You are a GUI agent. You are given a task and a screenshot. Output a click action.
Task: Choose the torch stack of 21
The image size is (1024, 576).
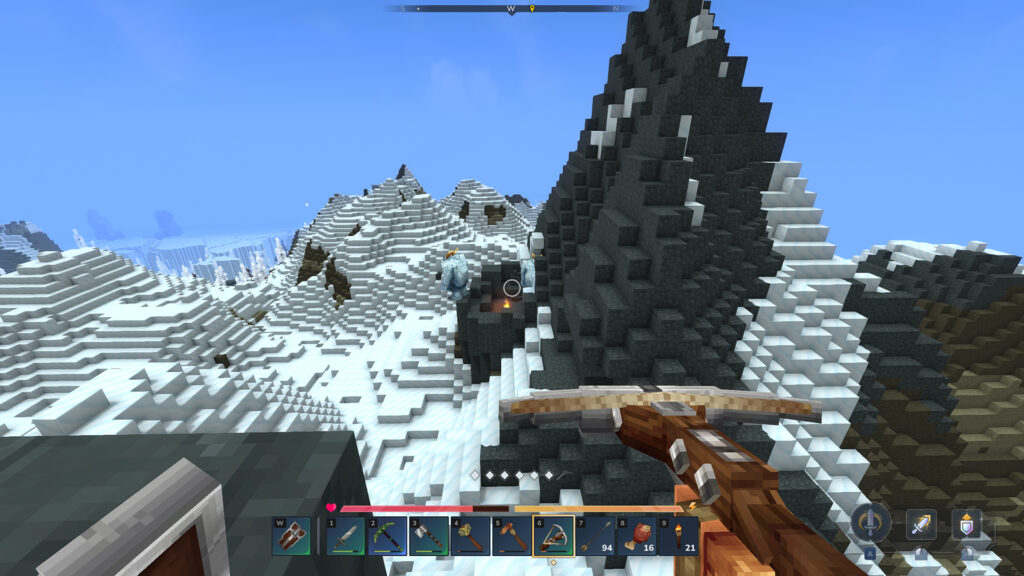click(x=678, y=536)
